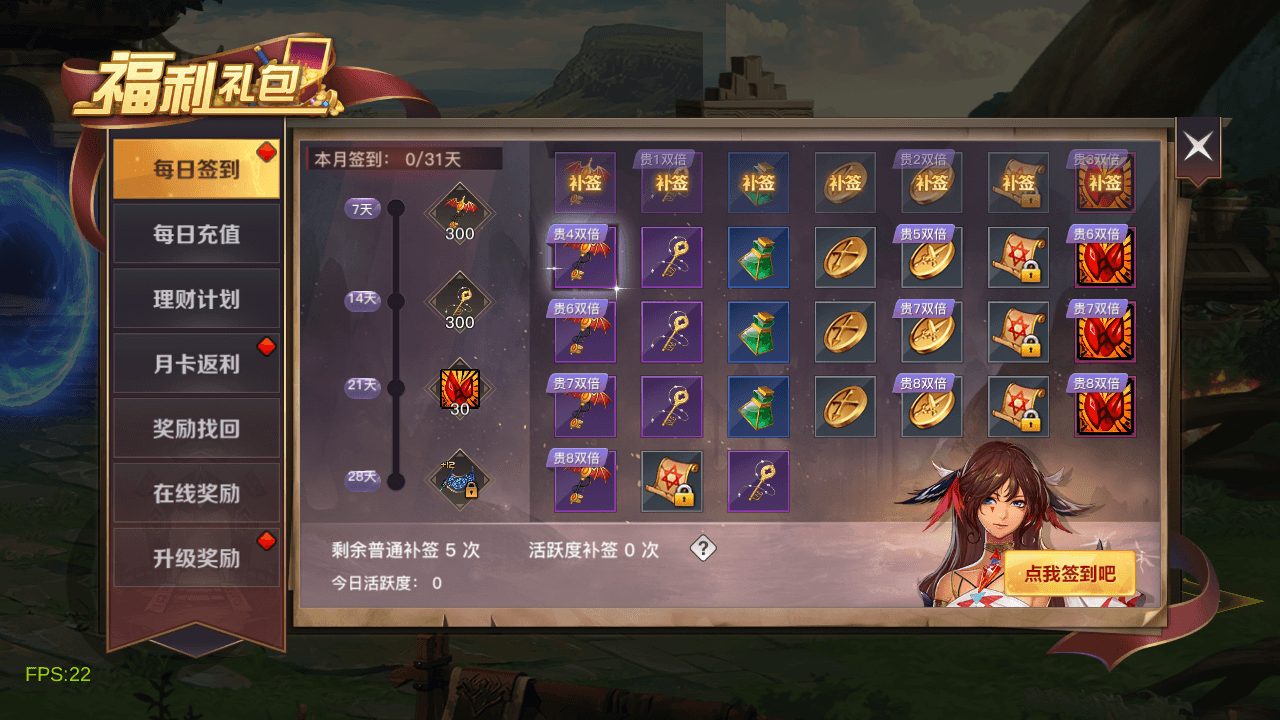Screen dimensions: 1280x720
Task: Select the red gem reward marked 贵8双倍
Action: pos(1105,406)
